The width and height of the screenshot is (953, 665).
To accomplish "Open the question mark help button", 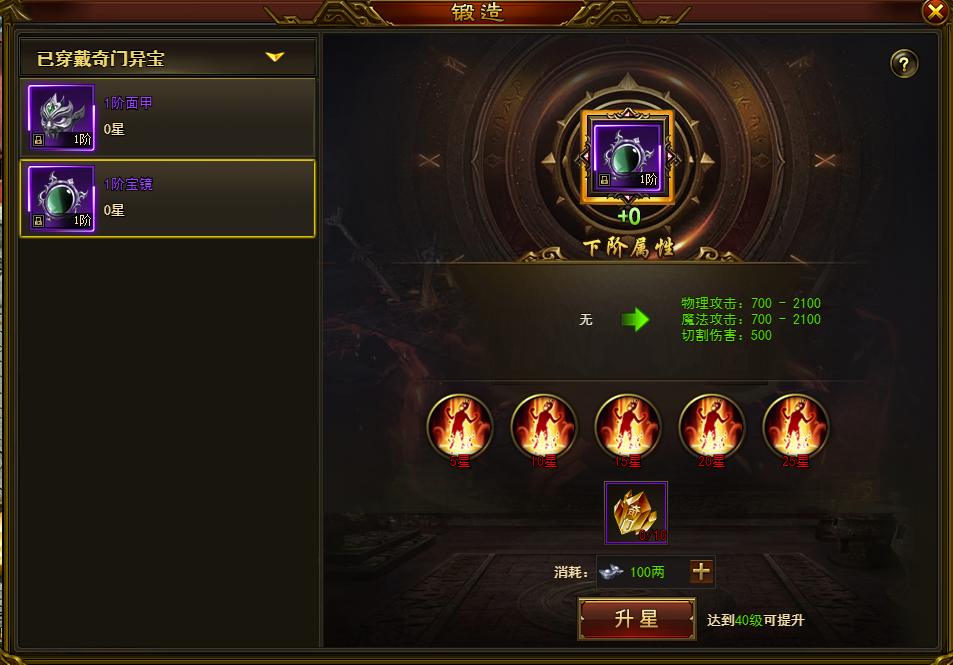I will click(x=903, y=64).
